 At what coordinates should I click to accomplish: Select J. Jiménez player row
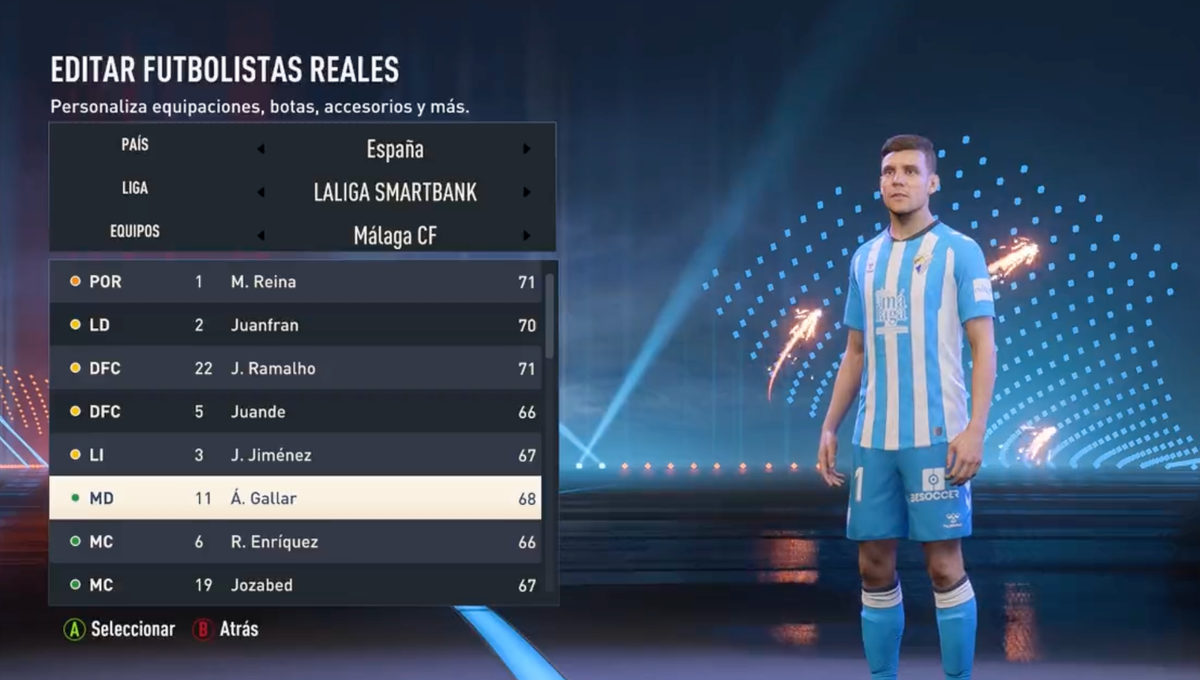[295, 455]
